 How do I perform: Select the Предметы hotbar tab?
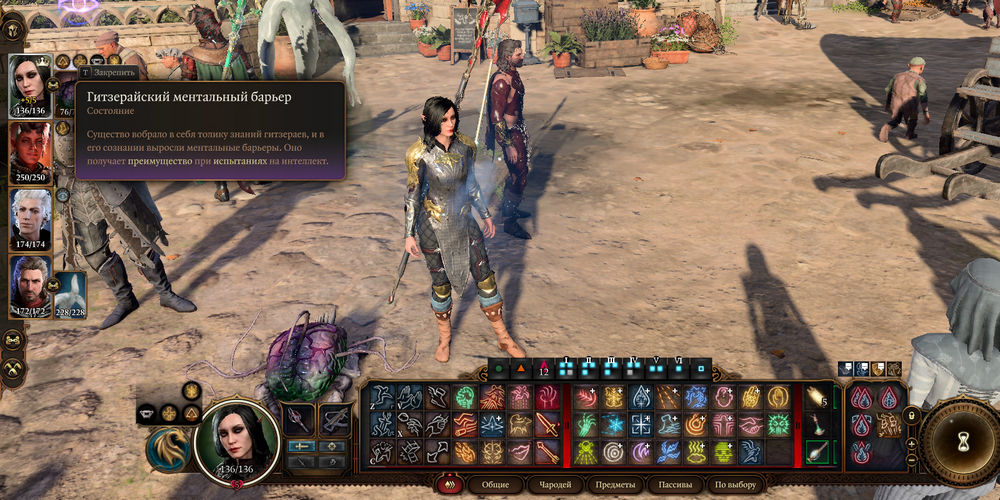click(x=615, y=485)
